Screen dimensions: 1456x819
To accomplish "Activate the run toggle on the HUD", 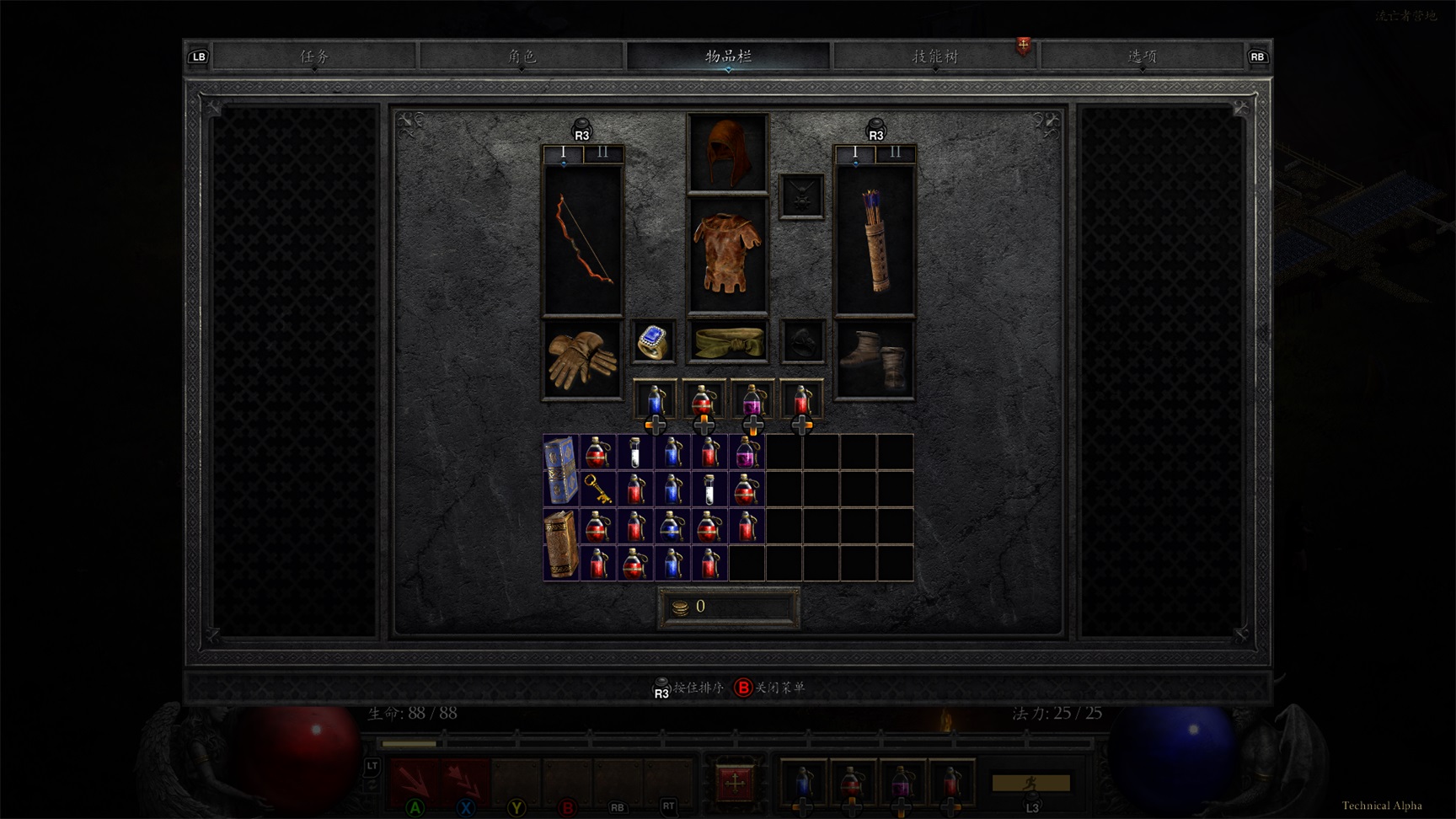I will click(1030, 783).
